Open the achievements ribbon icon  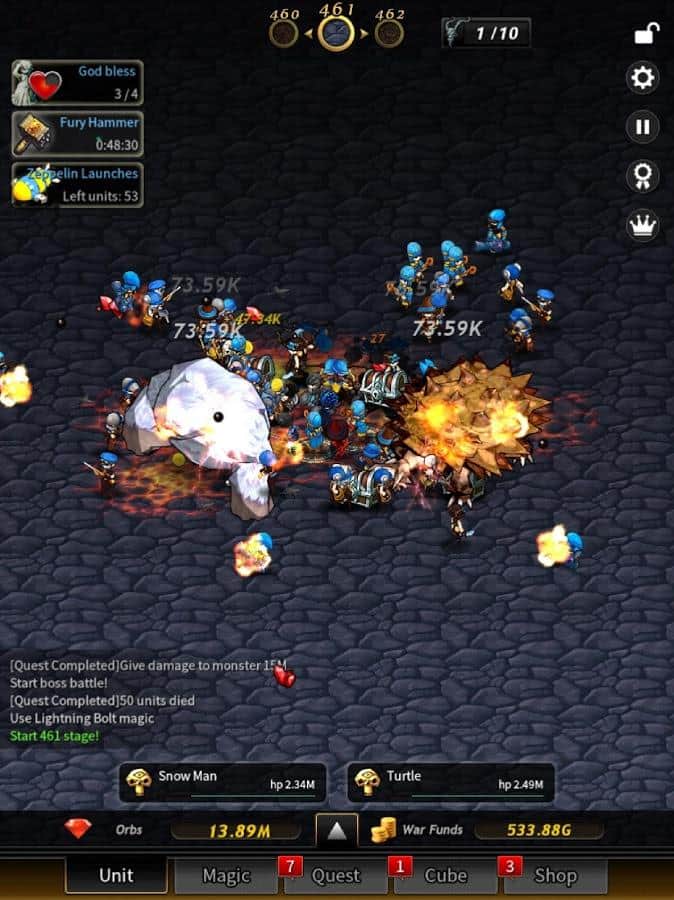click(x=642, y=176)
